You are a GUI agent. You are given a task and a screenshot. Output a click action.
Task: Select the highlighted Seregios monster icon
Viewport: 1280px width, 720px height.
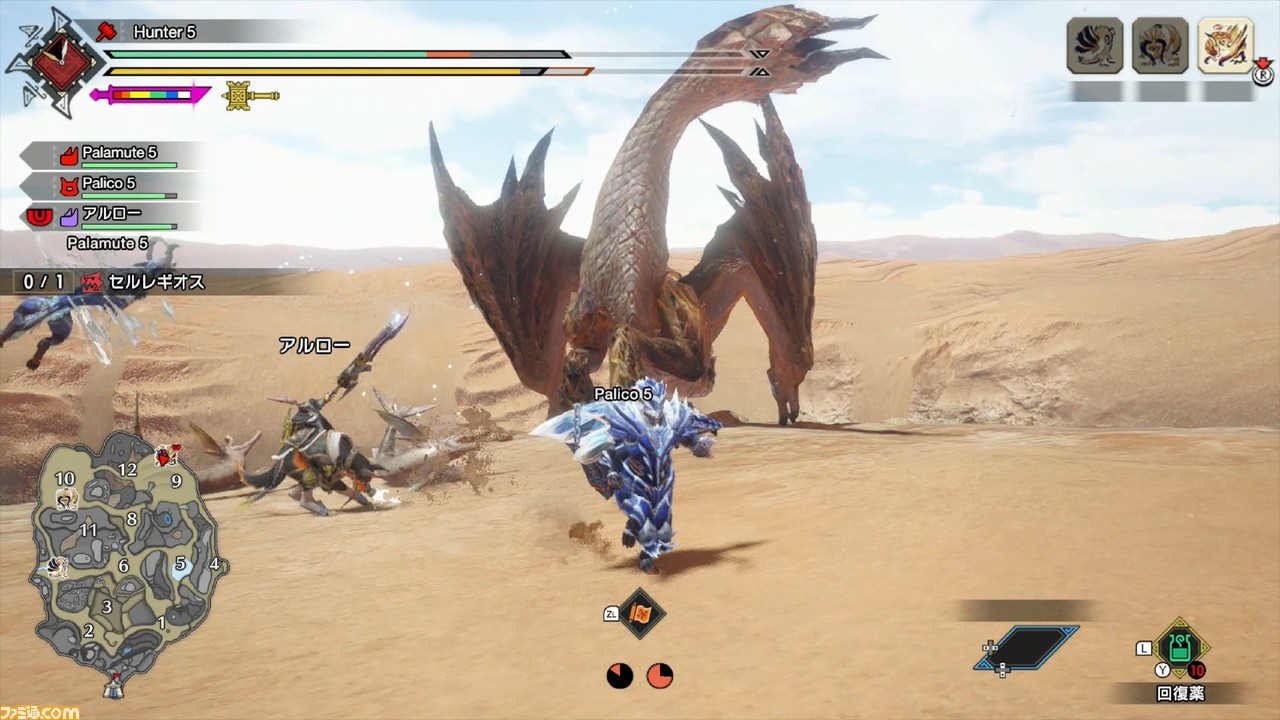click(x=1225, y=46)
